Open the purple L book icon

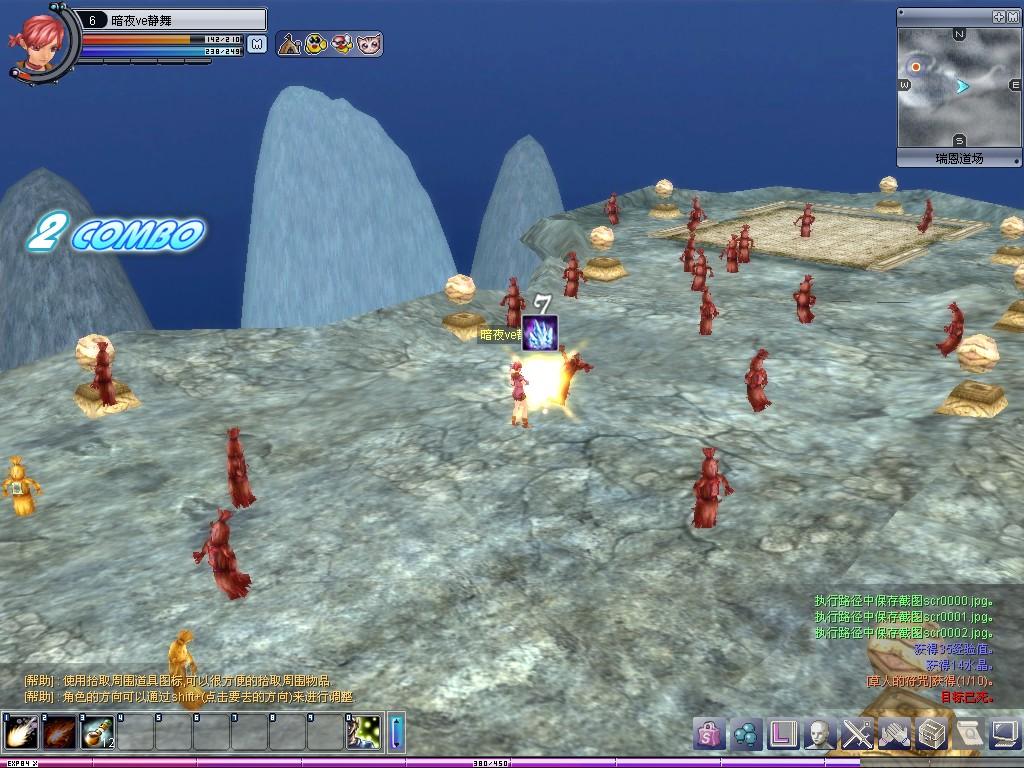click(783, 734)
